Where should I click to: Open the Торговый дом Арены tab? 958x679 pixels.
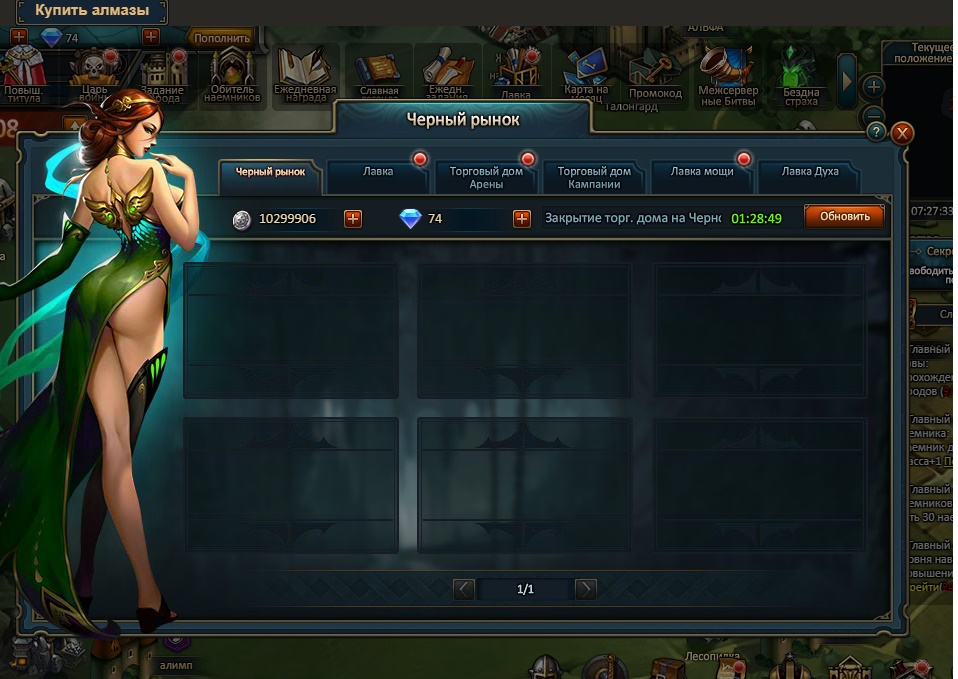tap(486, 177)
